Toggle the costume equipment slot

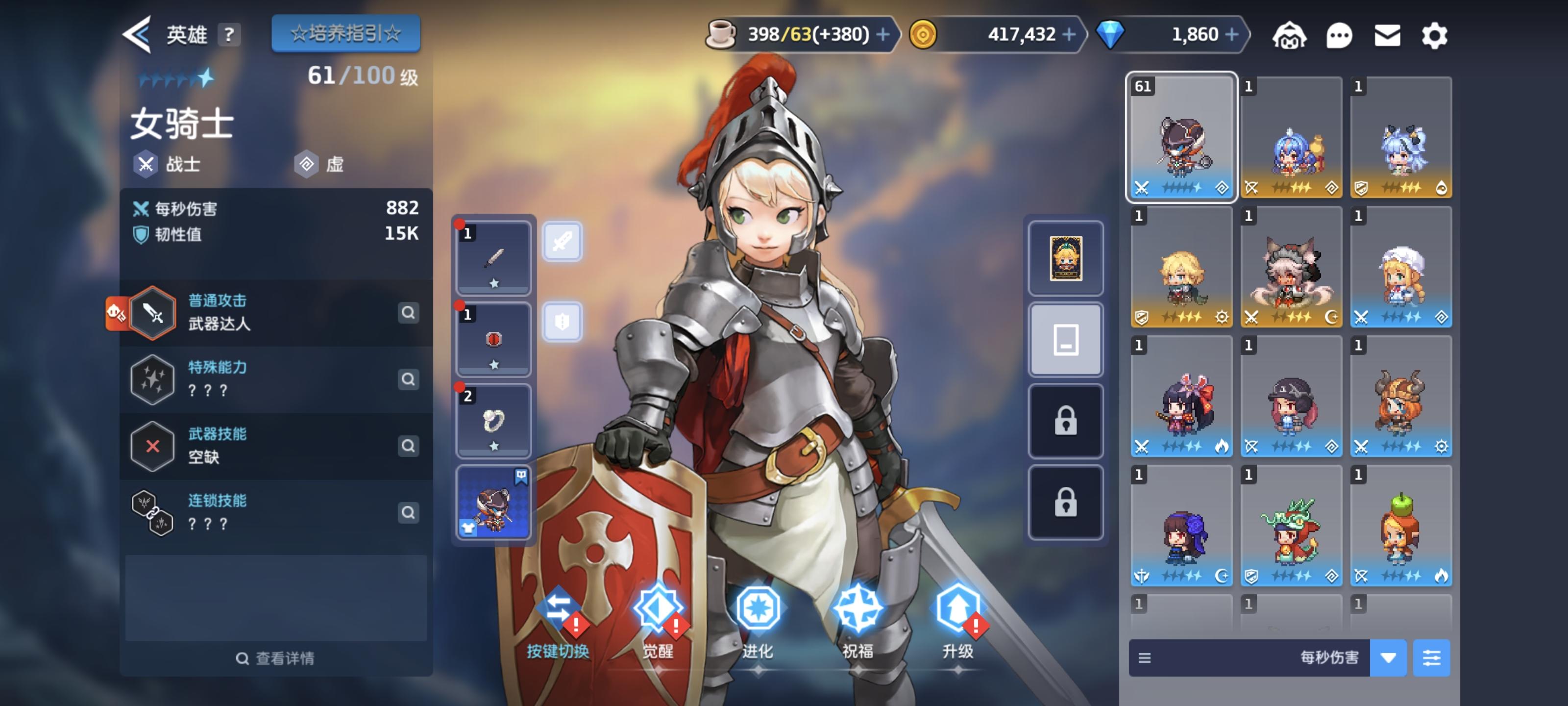pyautogui.click(x=493, y=503)
